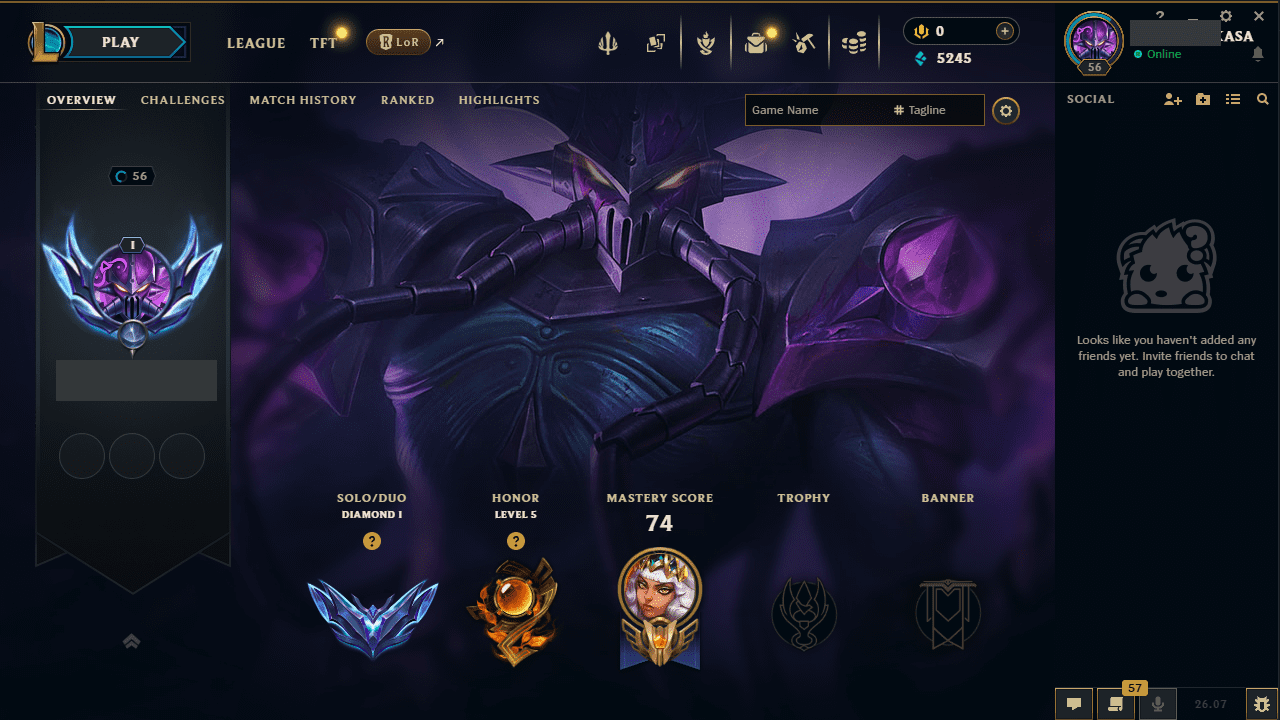Collapse the rank banner with the chevron
This screenshot has height=720, width=1280.
click(131, 641)
